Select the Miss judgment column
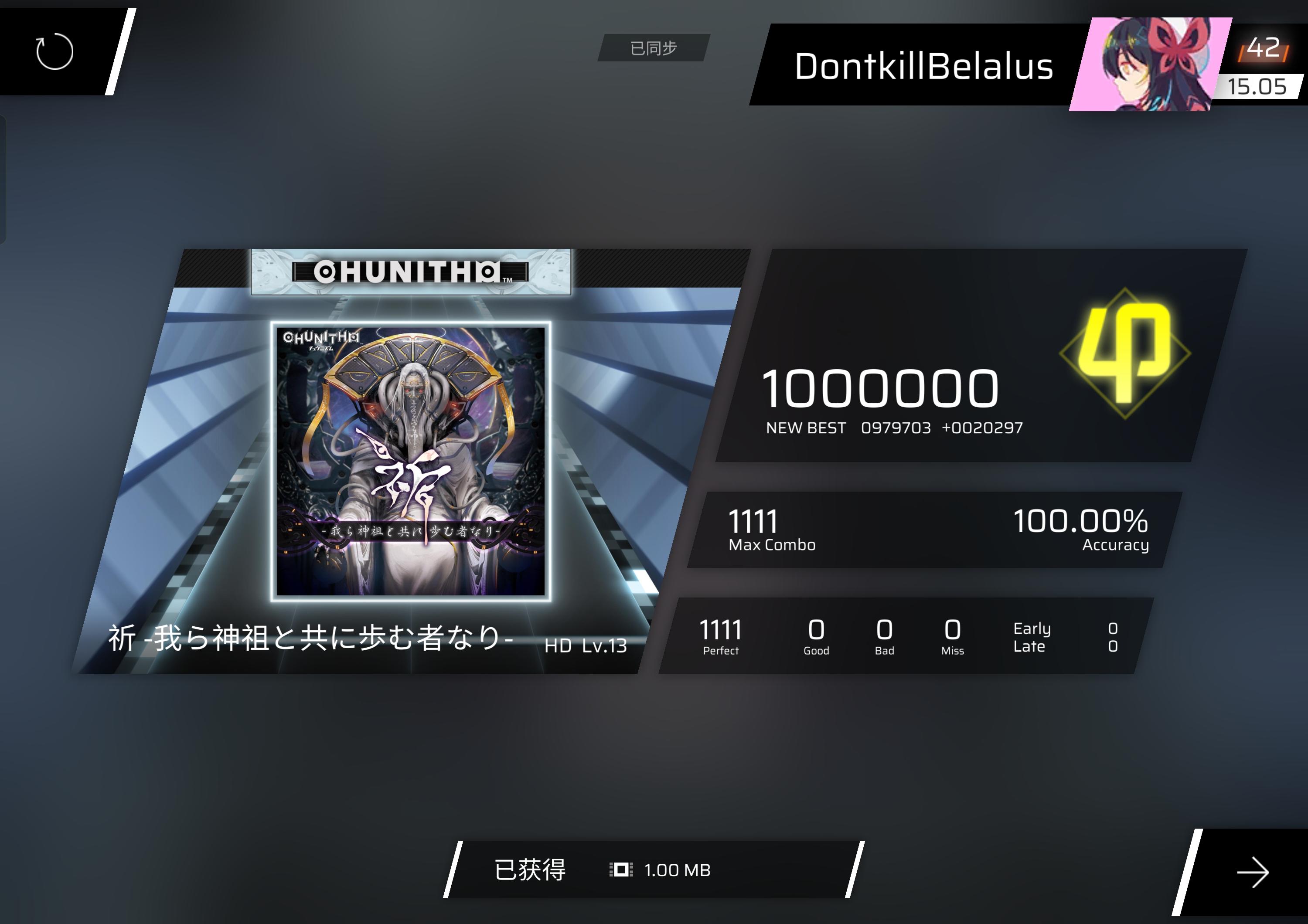The image size is (1308, 924). coord(952,634)
